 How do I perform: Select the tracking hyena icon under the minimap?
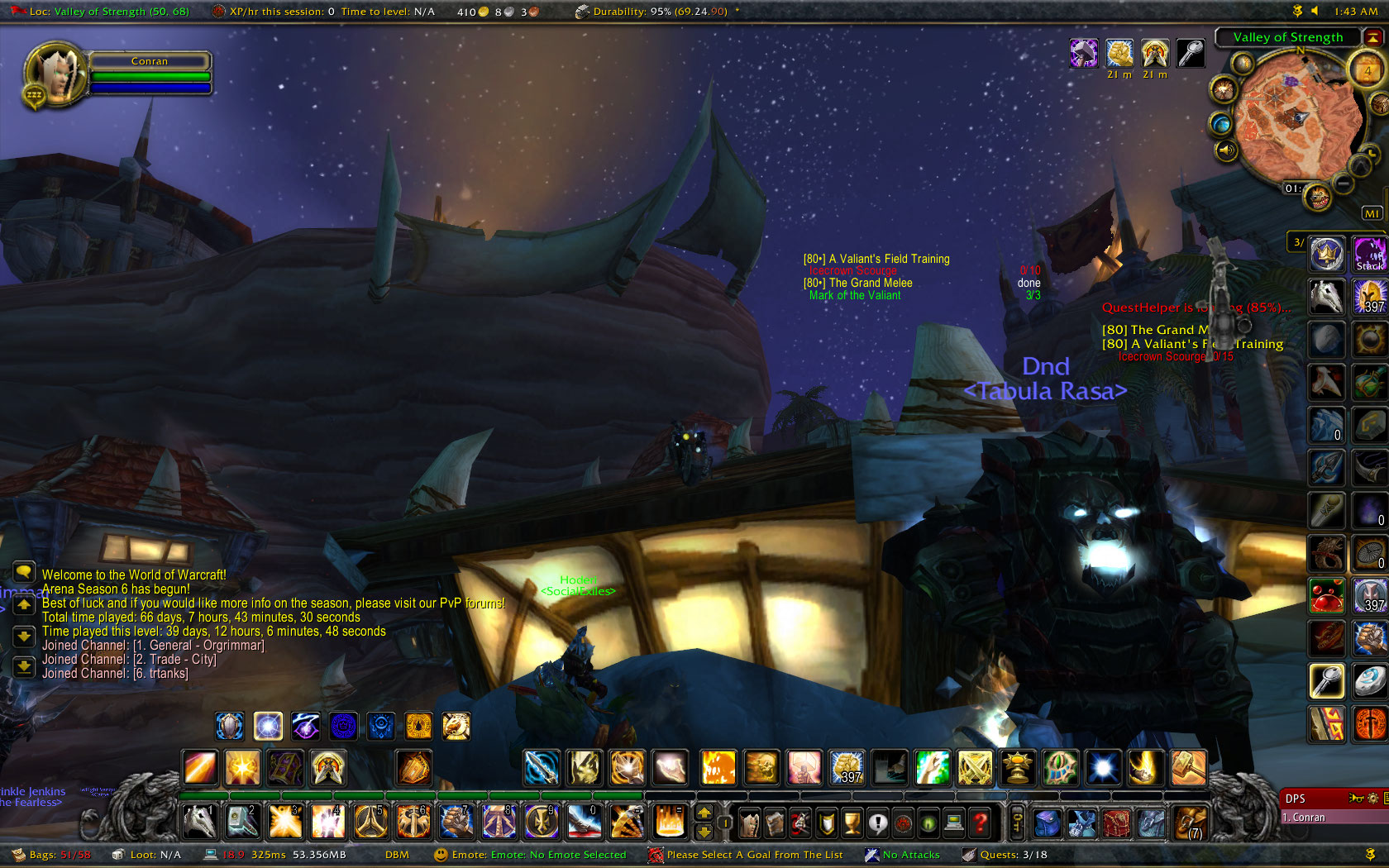(1318, 197)
